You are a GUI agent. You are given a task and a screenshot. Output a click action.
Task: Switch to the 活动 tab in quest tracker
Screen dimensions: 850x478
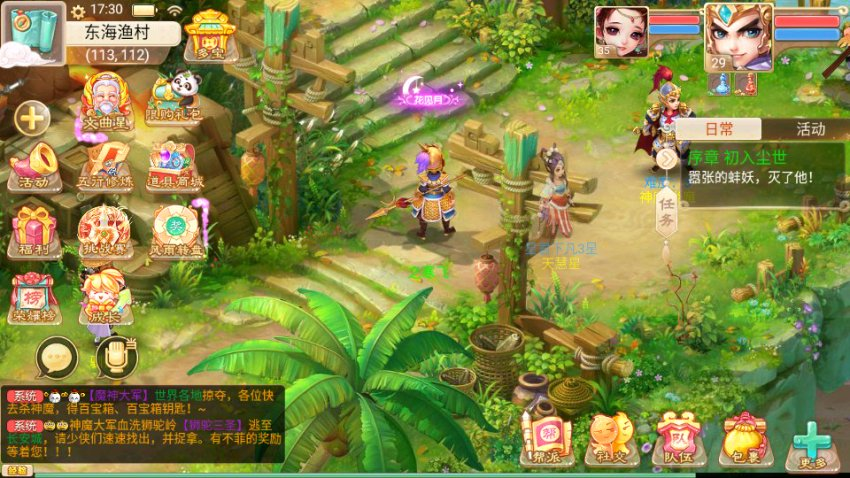pos(809,129)
